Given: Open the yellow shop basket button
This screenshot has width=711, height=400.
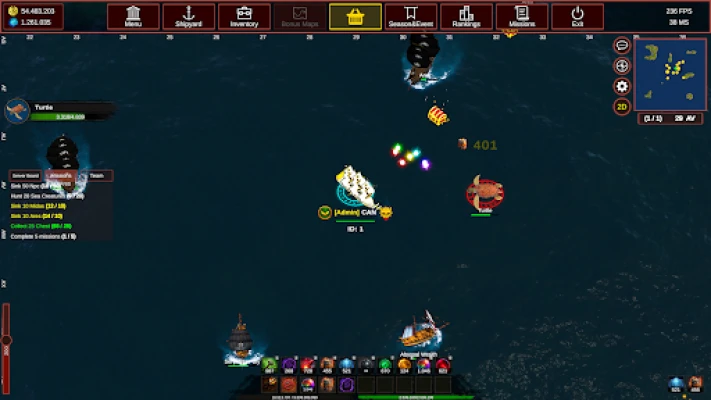Looking at the screenshot, I should (355, 17).
